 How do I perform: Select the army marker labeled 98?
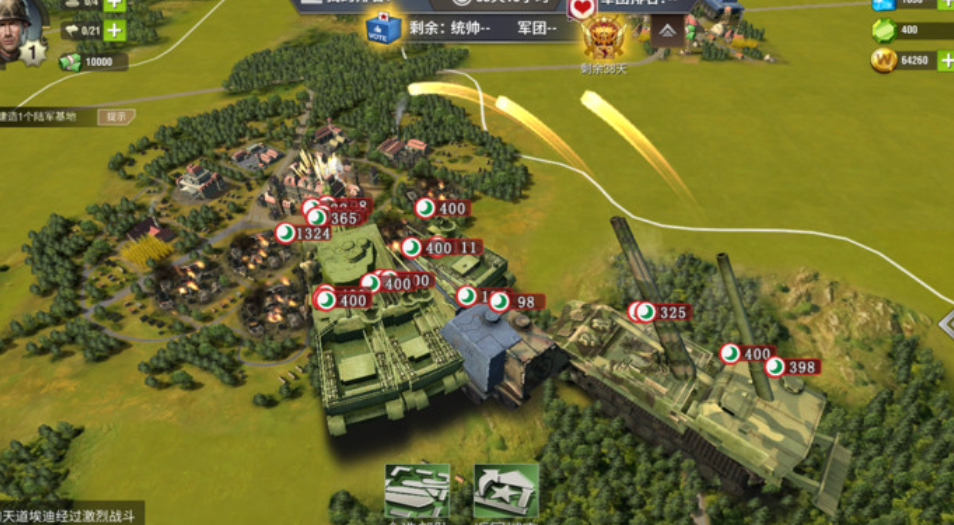tap(515, 302)
